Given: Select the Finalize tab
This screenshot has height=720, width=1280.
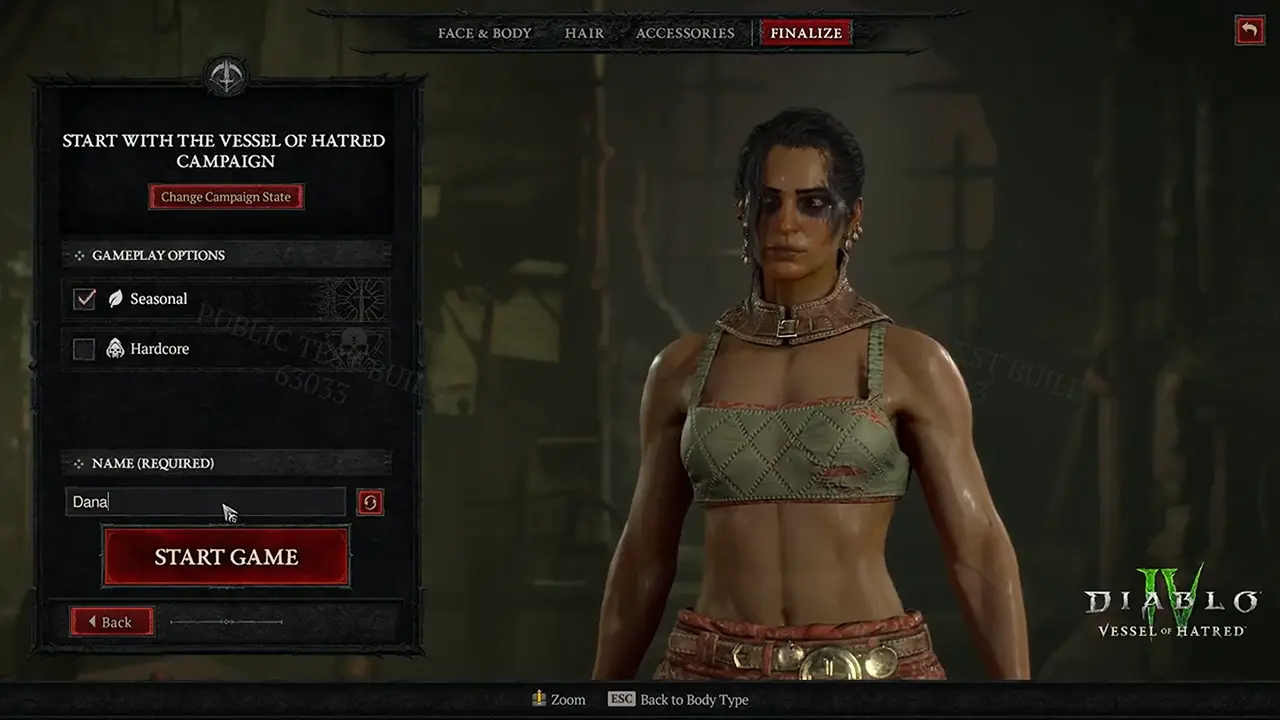Looking at the screenshot, I should point(806,33).
